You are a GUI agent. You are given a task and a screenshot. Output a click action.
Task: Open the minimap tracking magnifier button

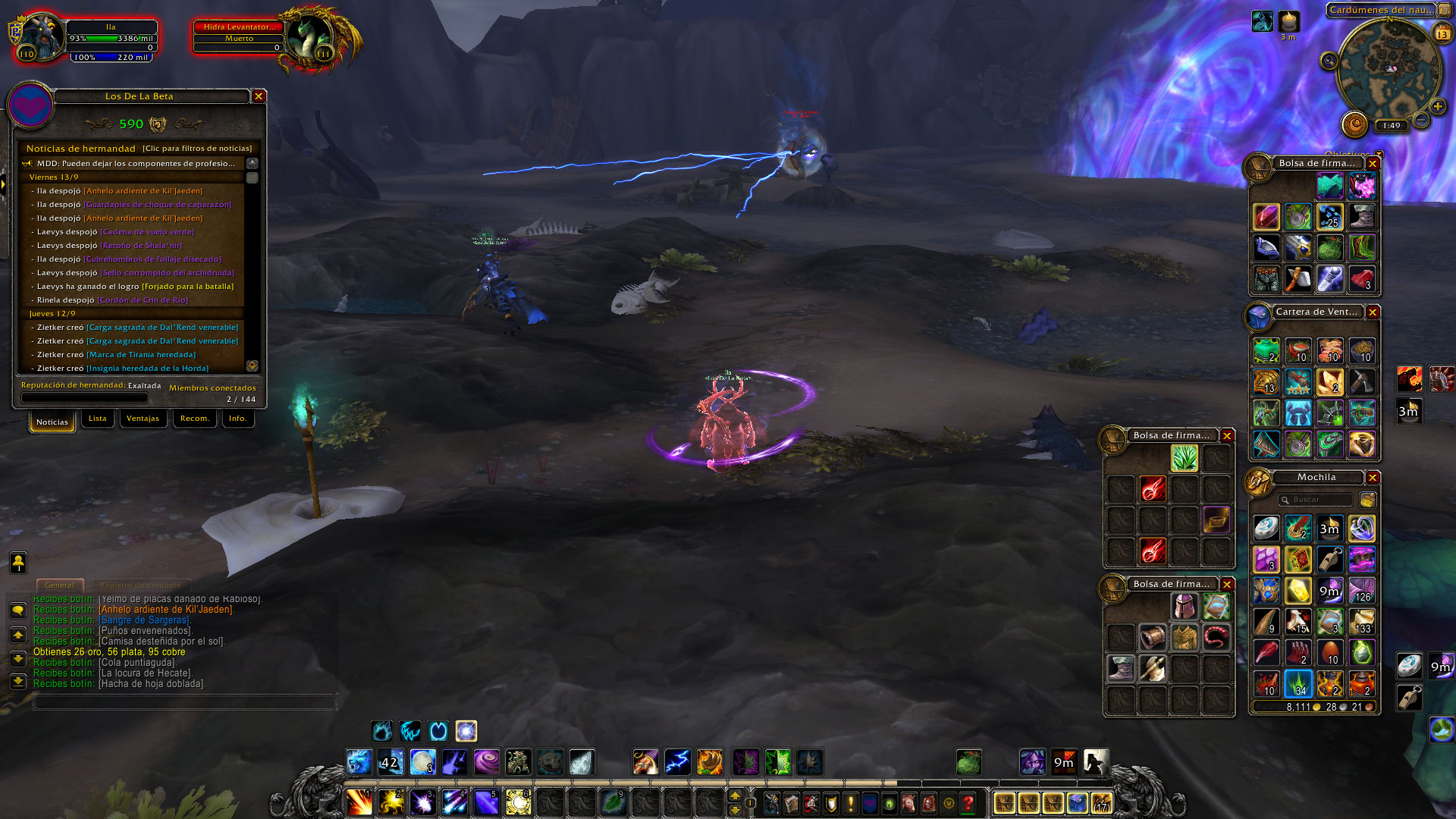pyautogui.click(x=1329, y=61)
